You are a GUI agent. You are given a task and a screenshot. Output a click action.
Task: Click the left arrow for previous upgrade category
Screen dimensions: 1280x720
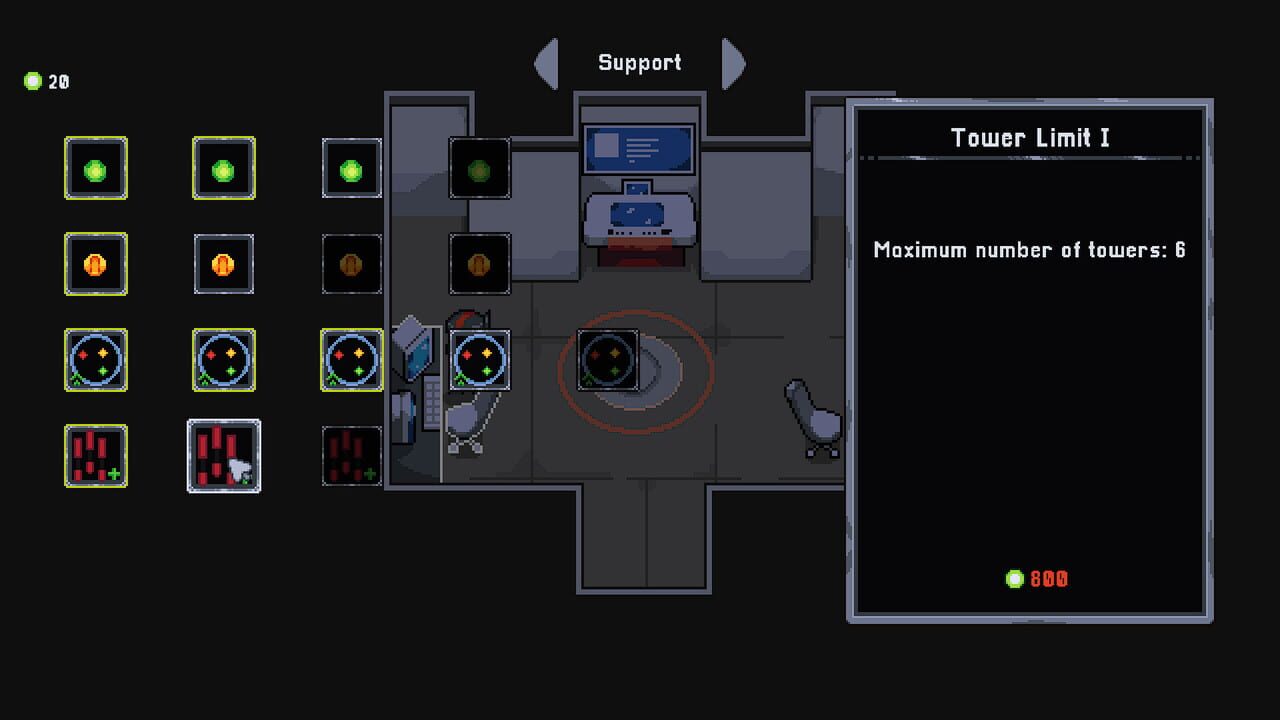pyautogui.click(x=545, y=63)
